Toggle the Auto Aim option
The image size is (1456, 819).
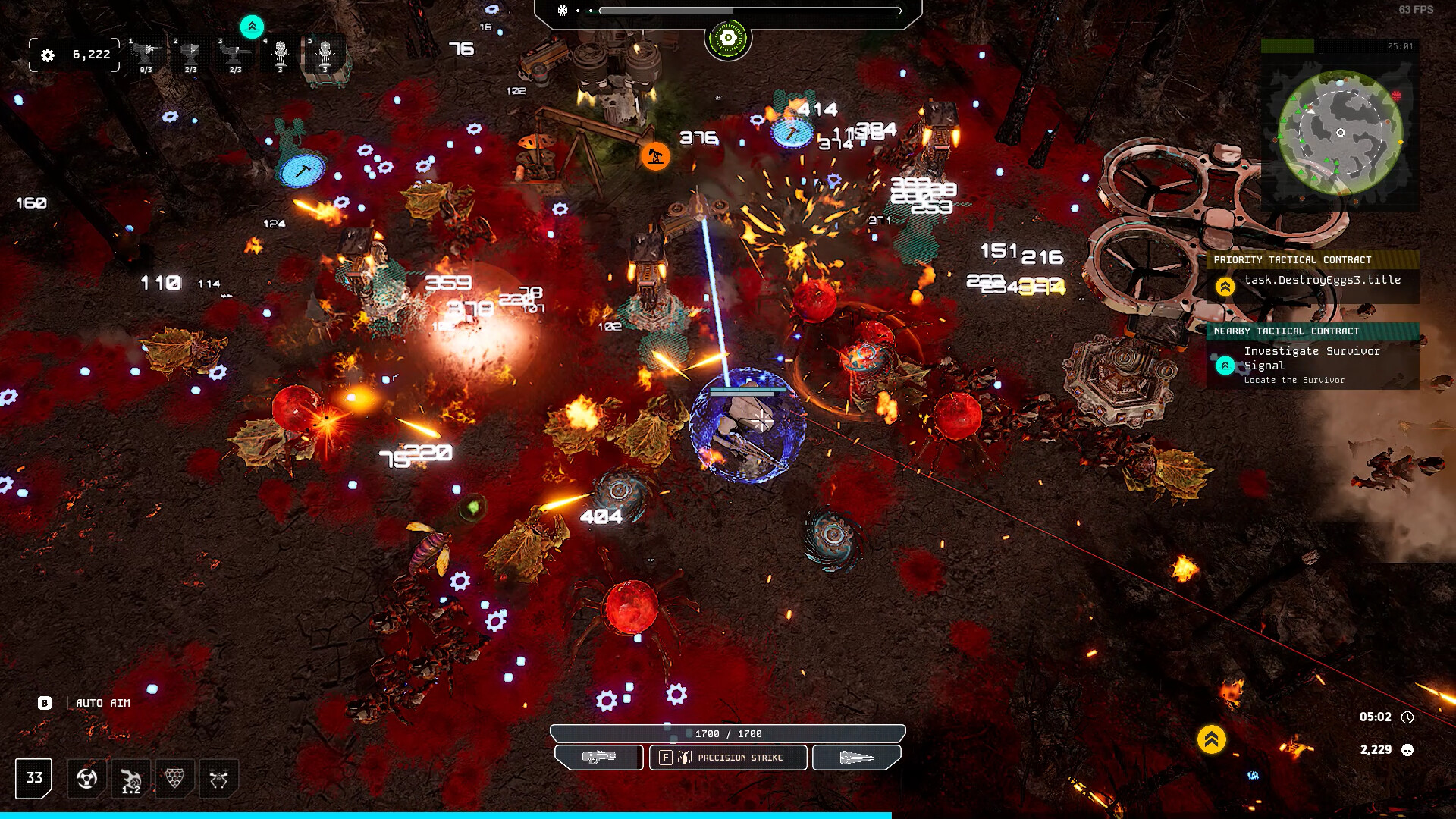102,703
